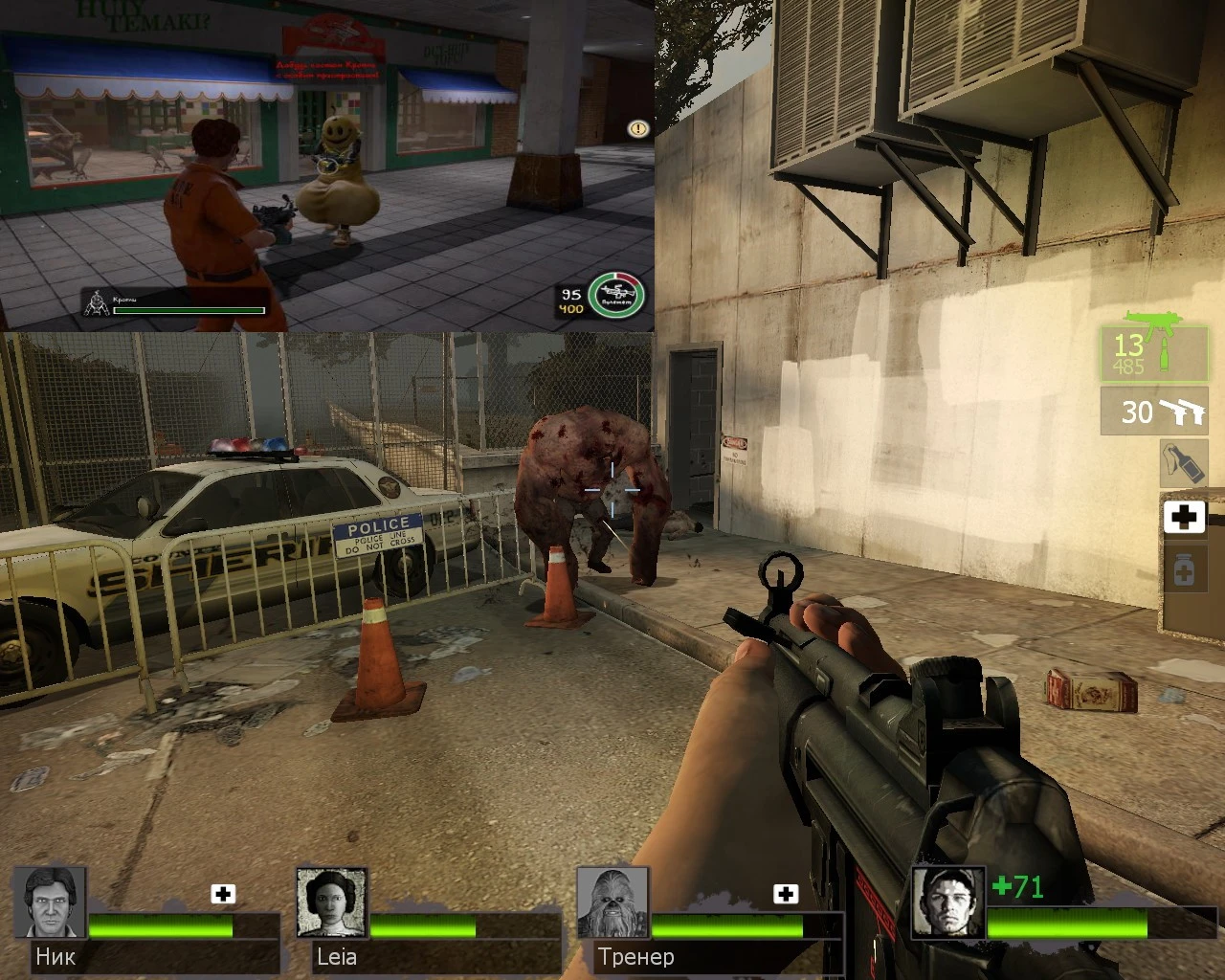Select the current player's portrait showing +71

click(x=948, y=903)
